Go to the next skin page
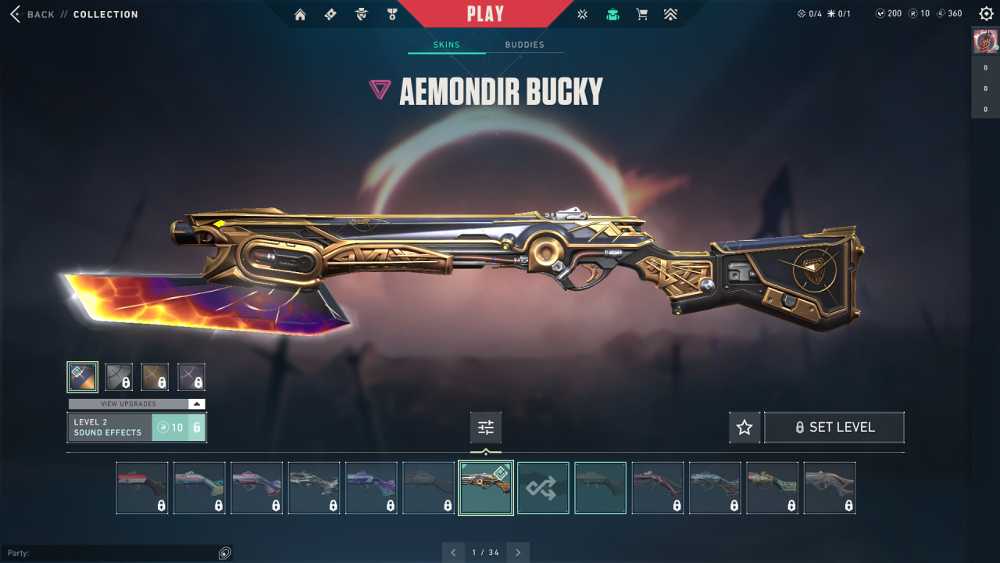This screenshot has width=1000, height=563. pyautogui.click(x=518, y=552)
